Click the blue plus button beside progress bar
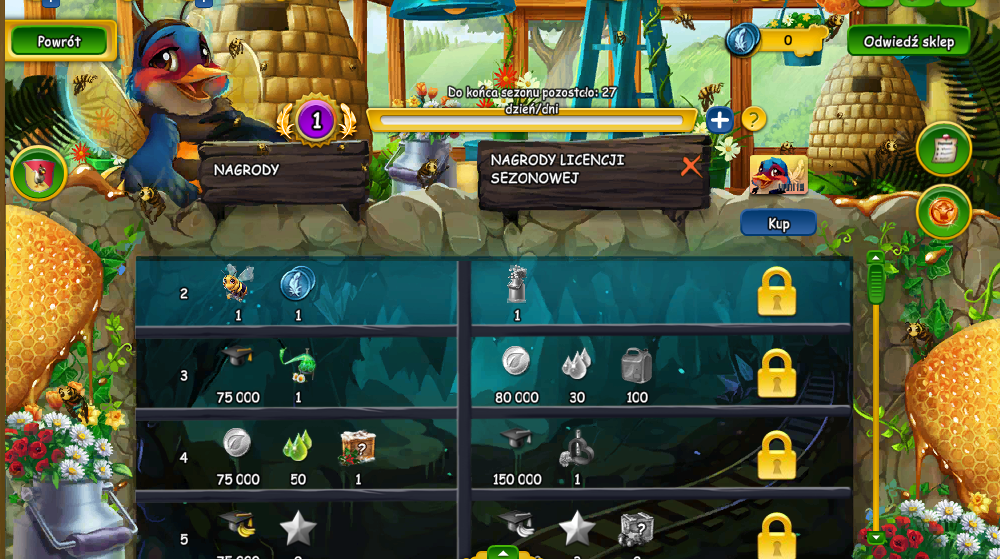1000x559 pixels. (x=720, y=121)
